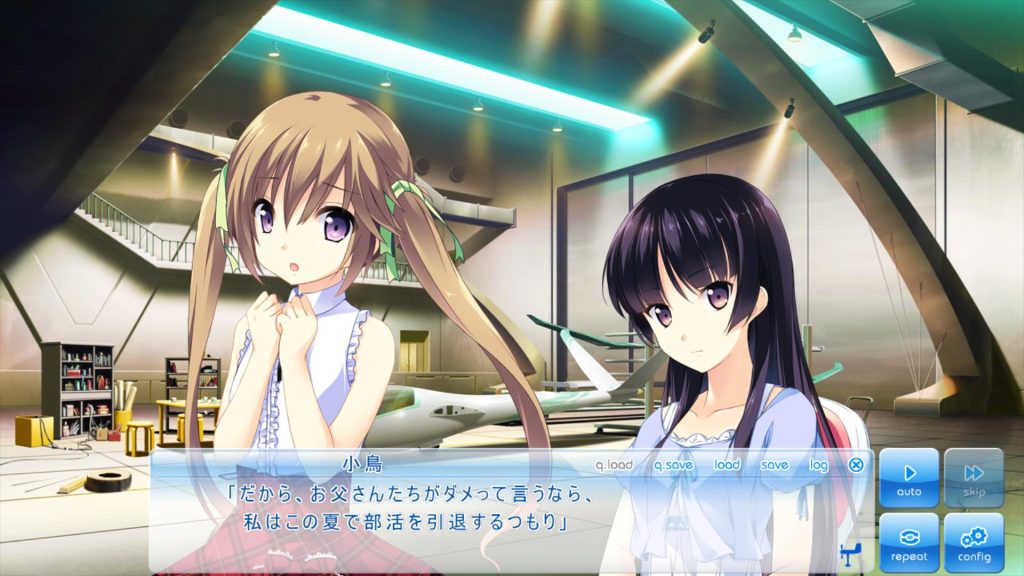
Task: Open the save menu
Action: click(x=774, y=465)
